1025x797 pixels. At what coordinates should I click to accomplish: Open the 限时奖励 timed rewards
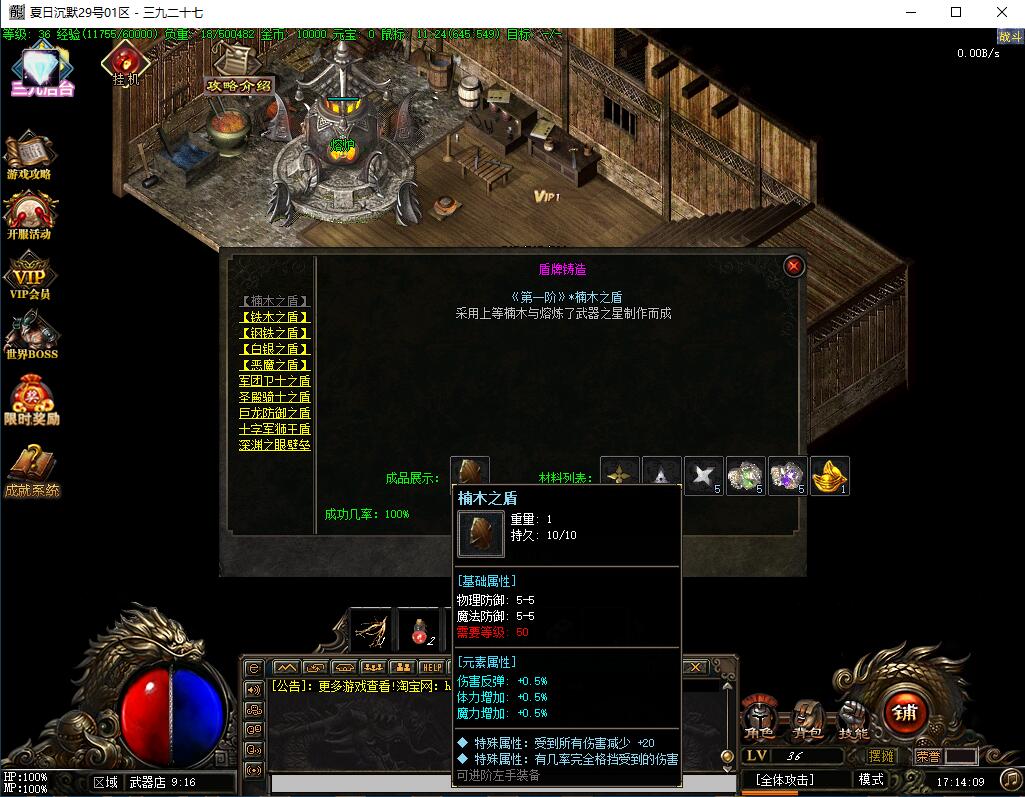pyautogui.click(x=30, y=398)
